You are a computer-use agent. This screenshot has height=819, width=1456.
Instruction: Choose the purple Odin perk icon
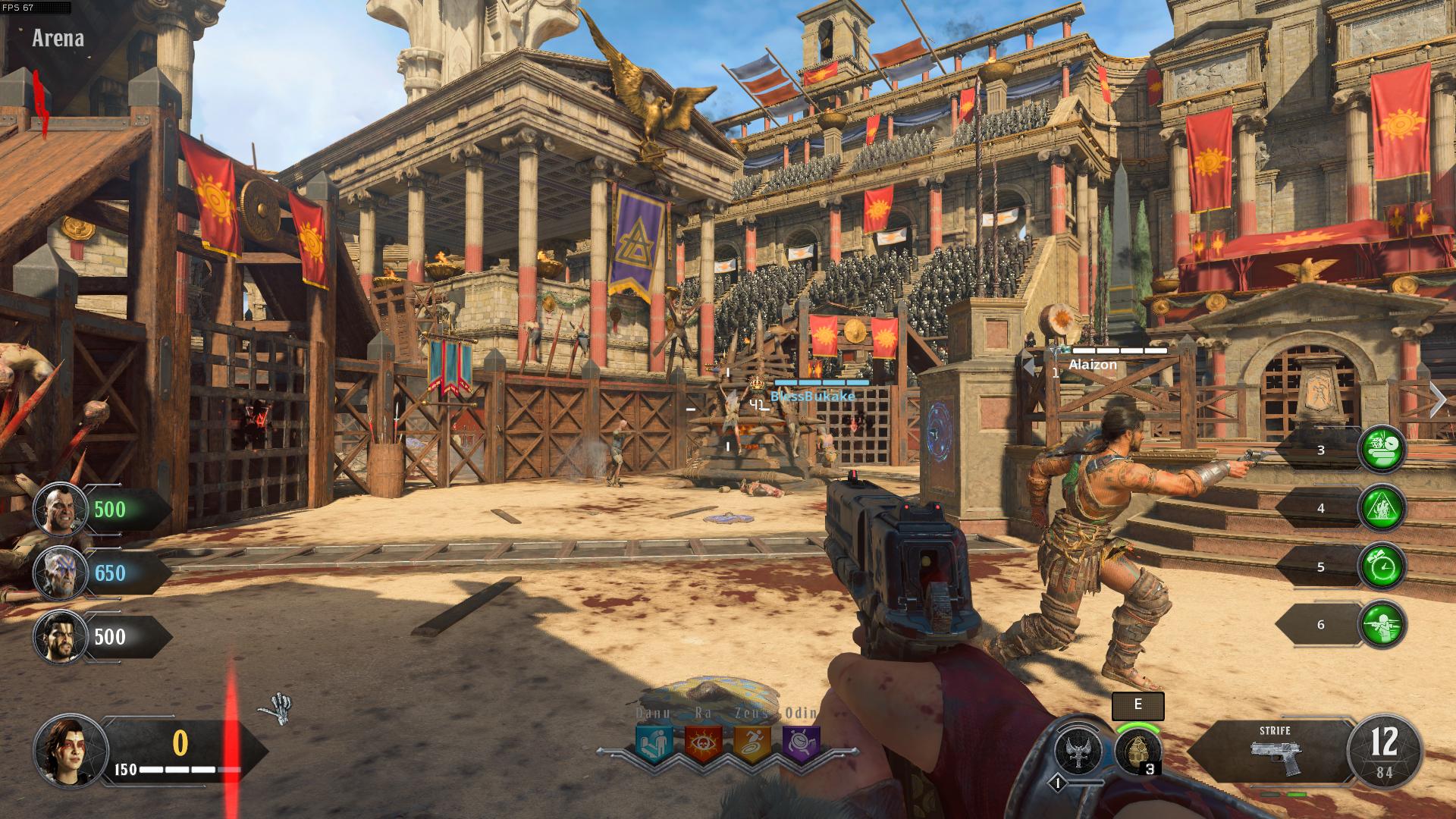click(x=801, y=744)
